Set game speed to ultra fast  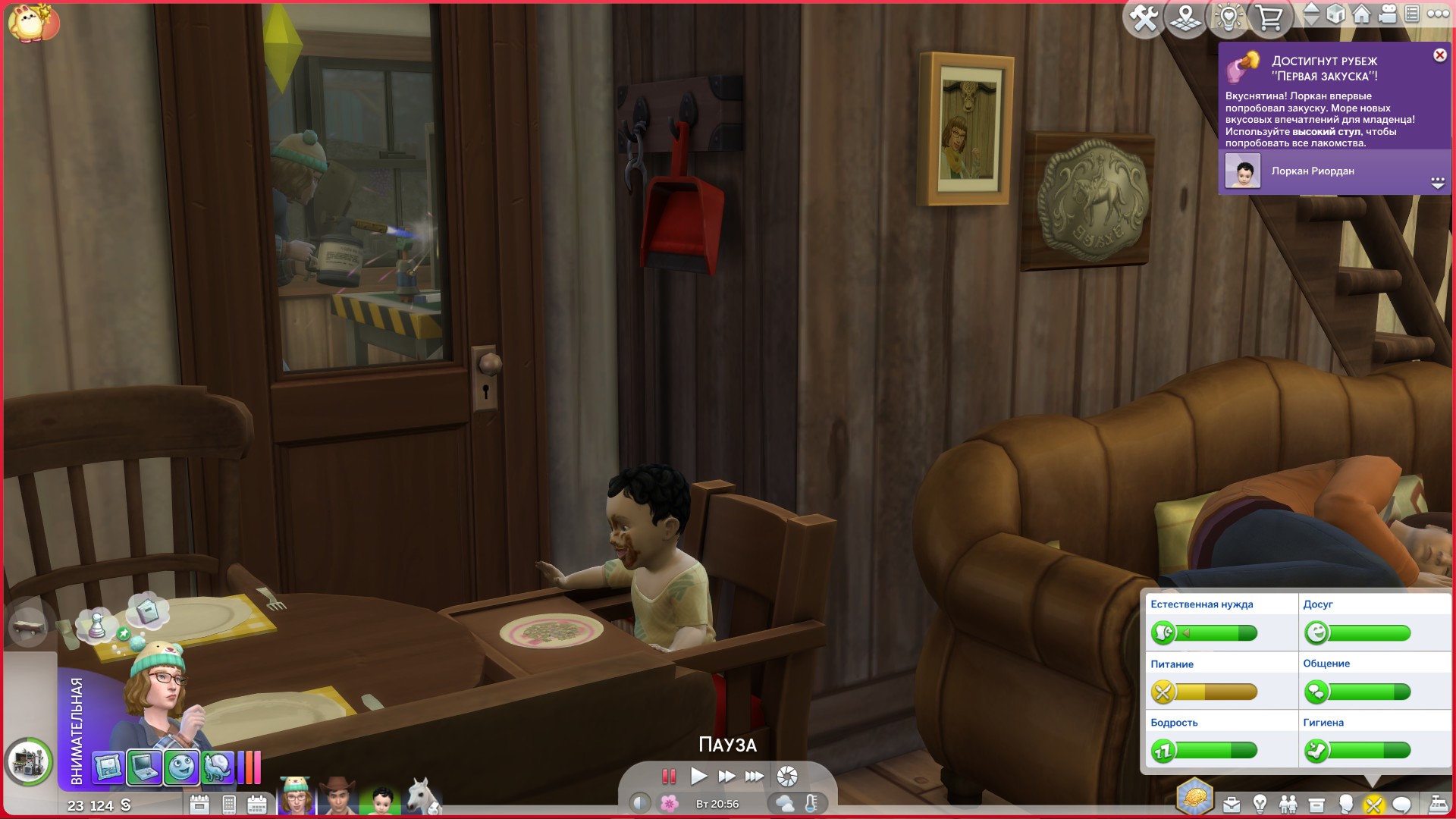(x=755, y=776)
